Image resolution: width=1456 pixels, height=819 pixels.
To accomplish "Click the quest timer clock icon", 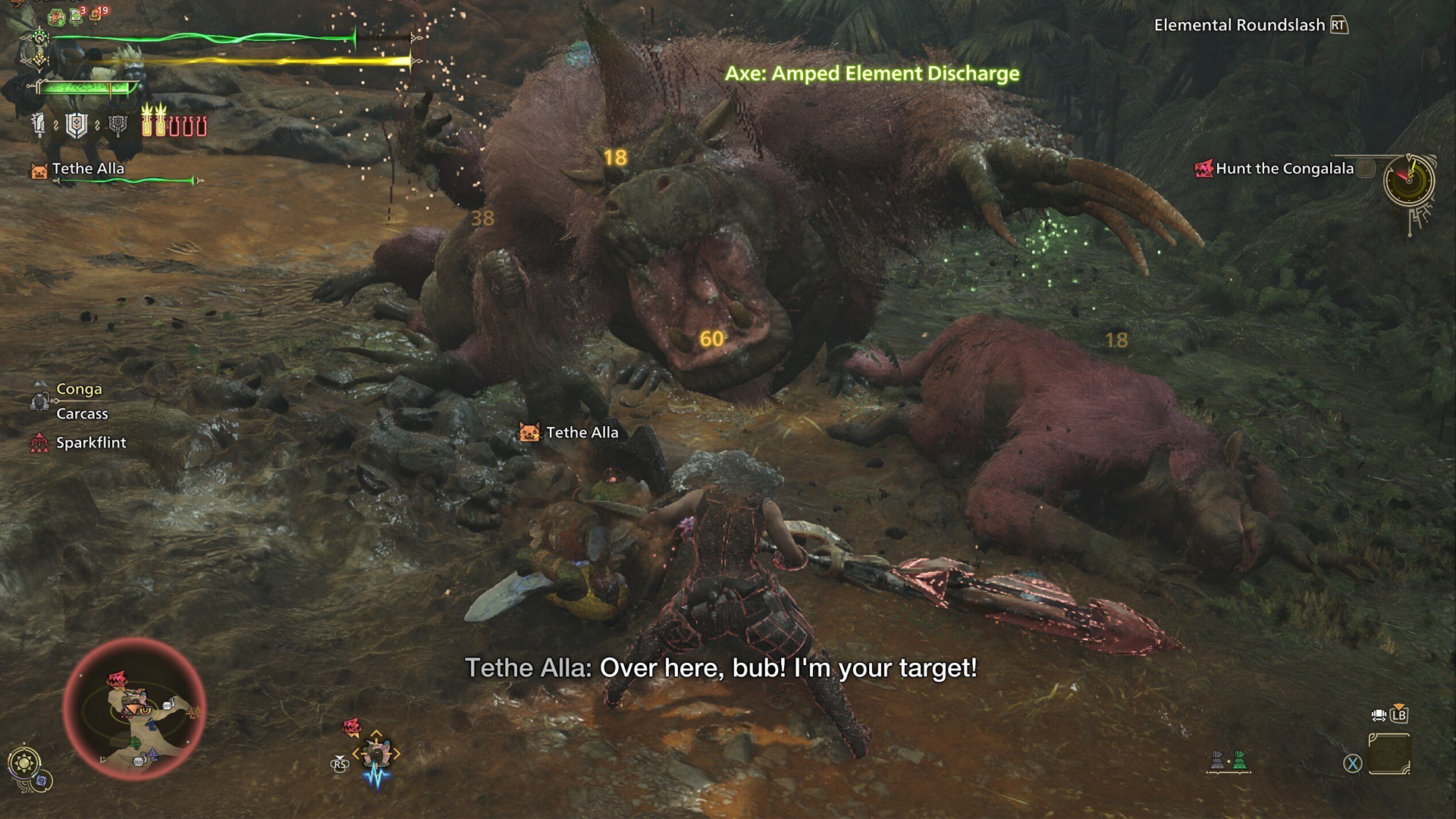I will 1408,181.
